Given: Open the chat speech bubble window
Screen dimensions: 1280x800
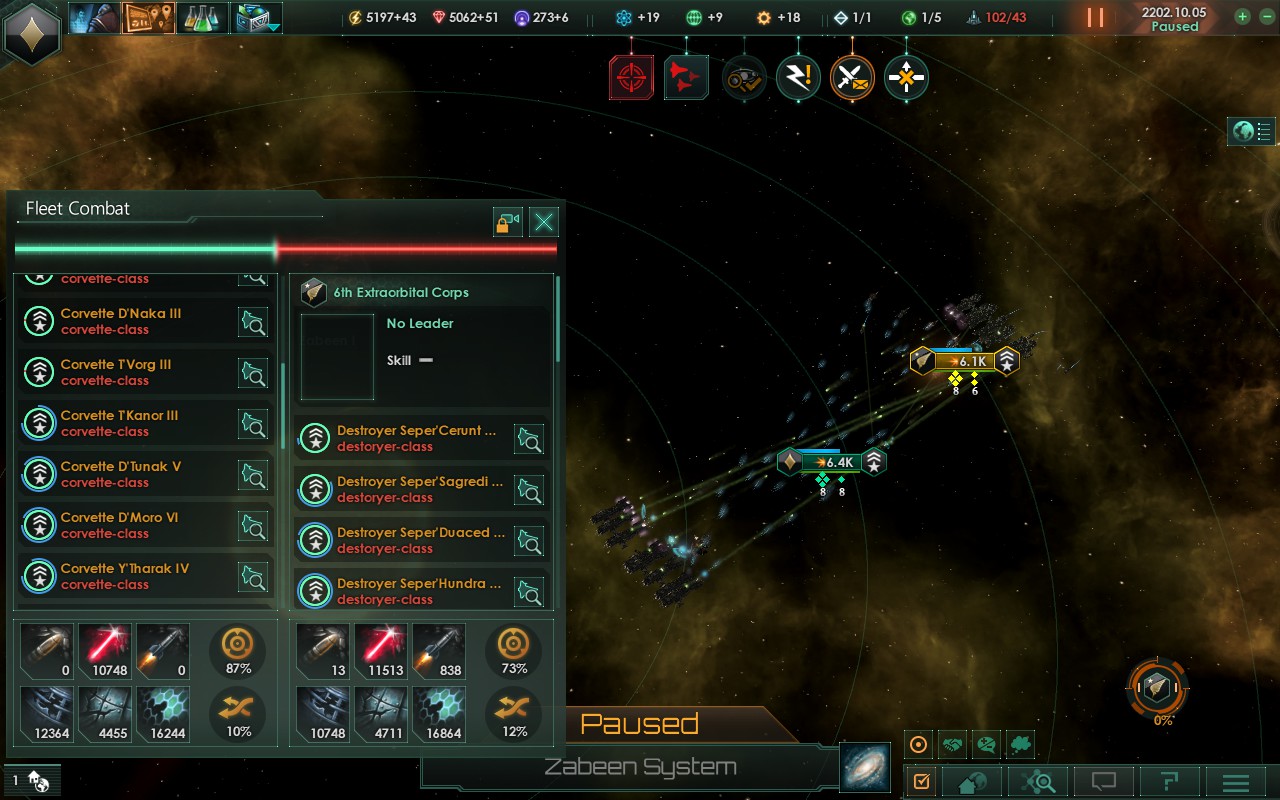Looking at the screenshot, I should pyautogui.click(x=1104, y=782).
